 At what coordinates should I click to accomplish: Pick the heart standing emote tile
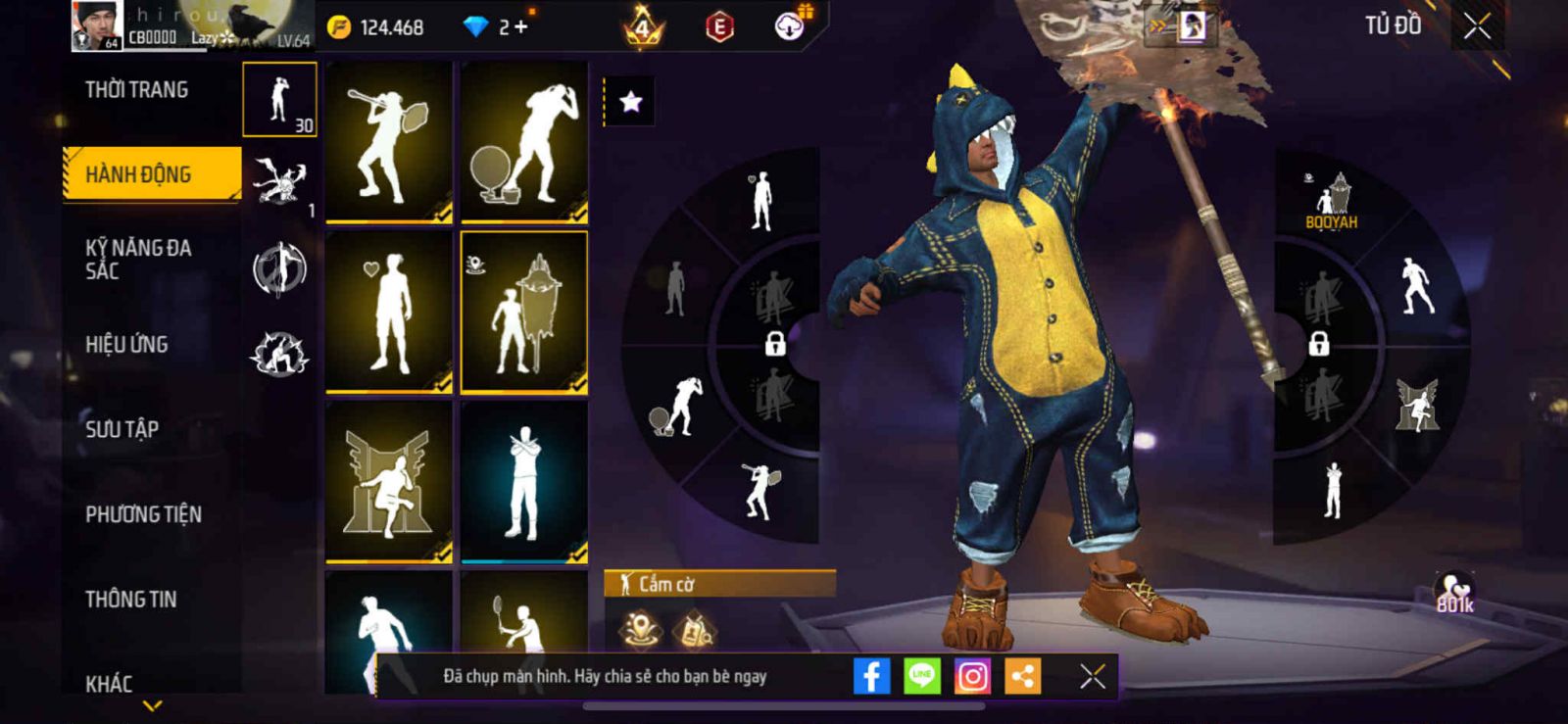389,312
